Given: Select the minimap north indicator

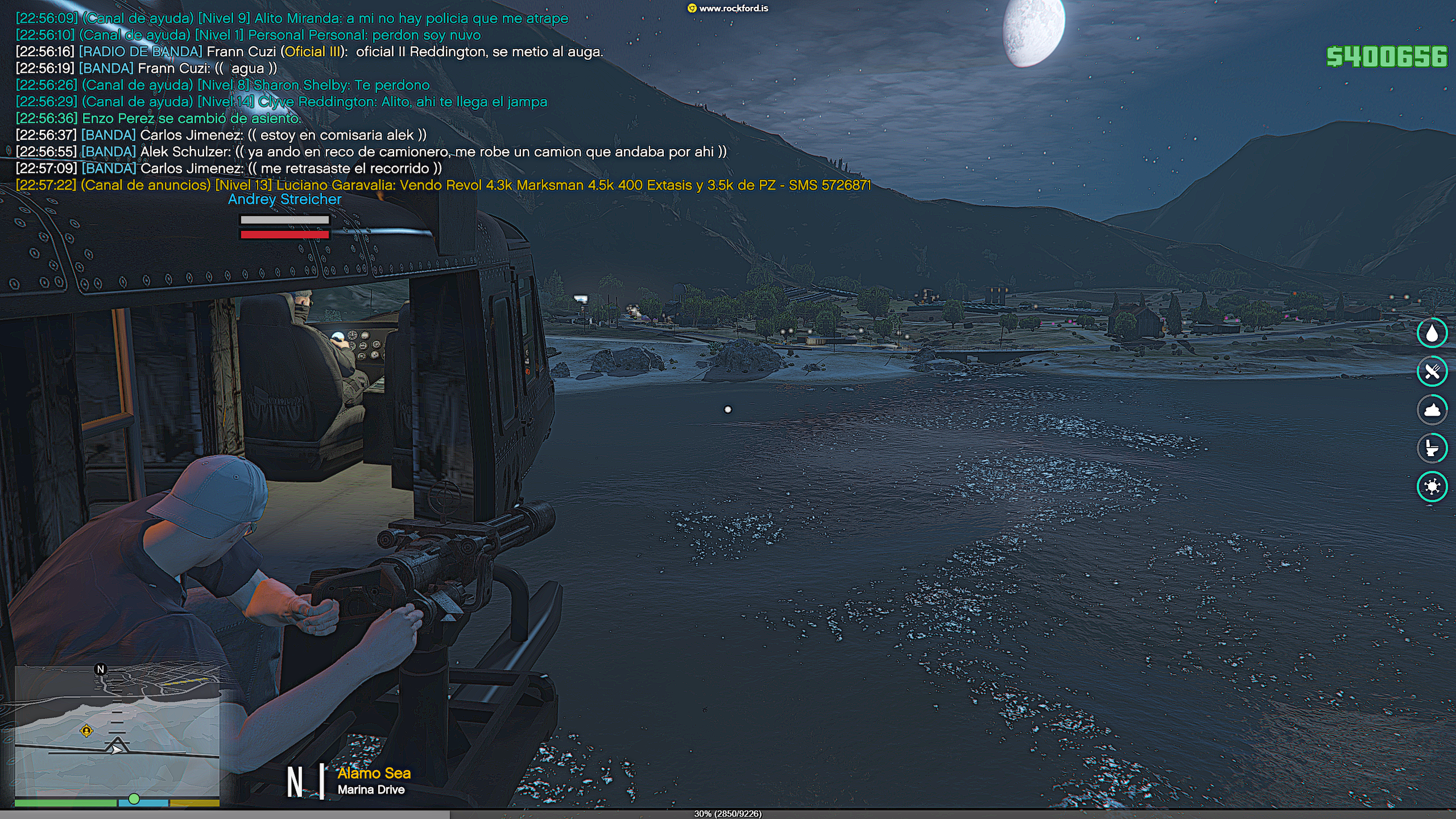Looking at the screenshot, I should coord(101,669).
